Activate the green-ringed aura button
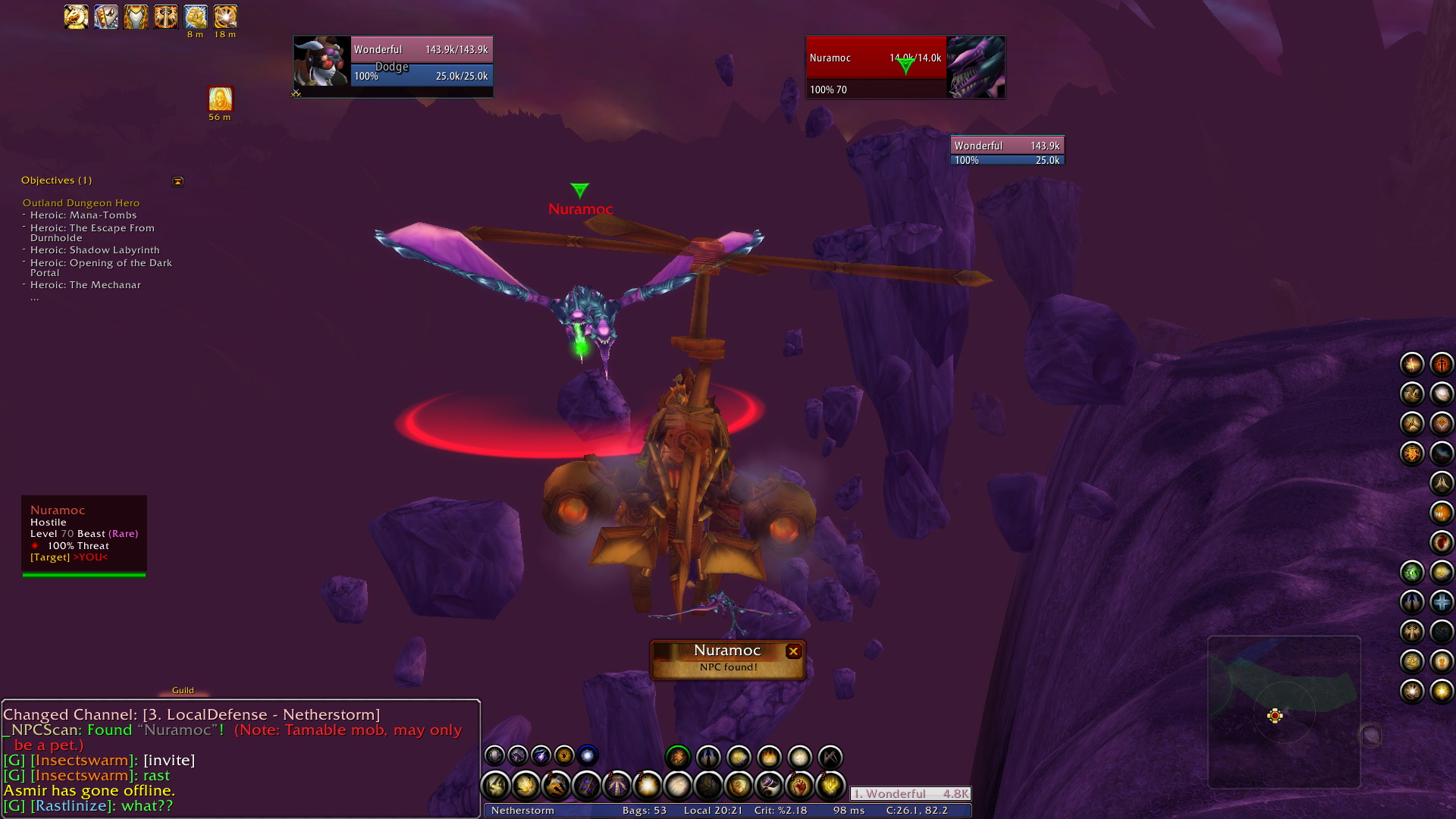1456x819 pixels. coord(678,757)
